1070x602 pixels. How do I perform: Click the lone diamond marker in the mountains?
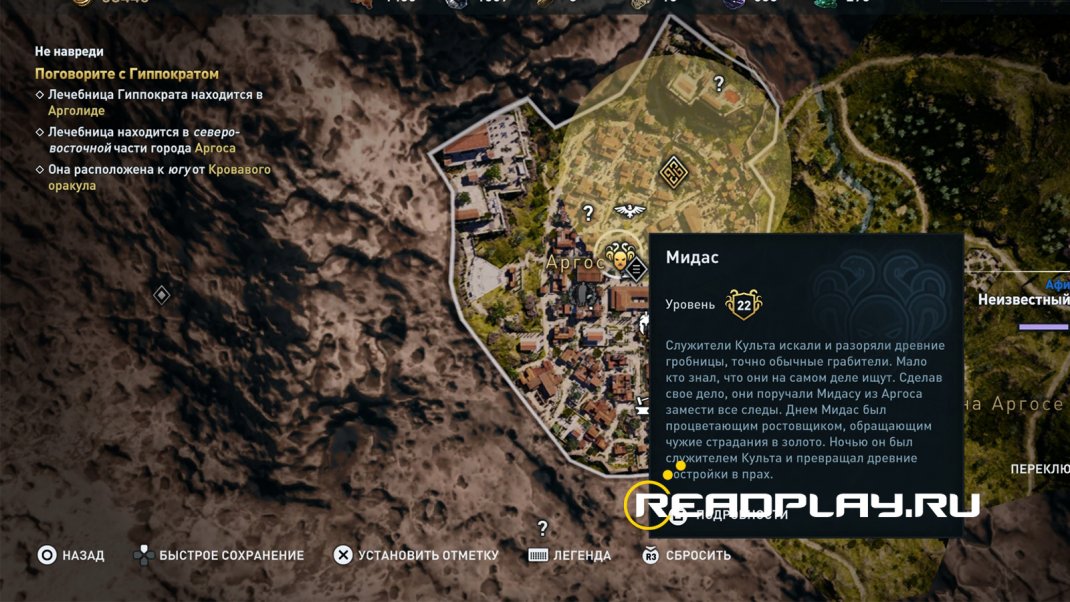tap(161, 295)
